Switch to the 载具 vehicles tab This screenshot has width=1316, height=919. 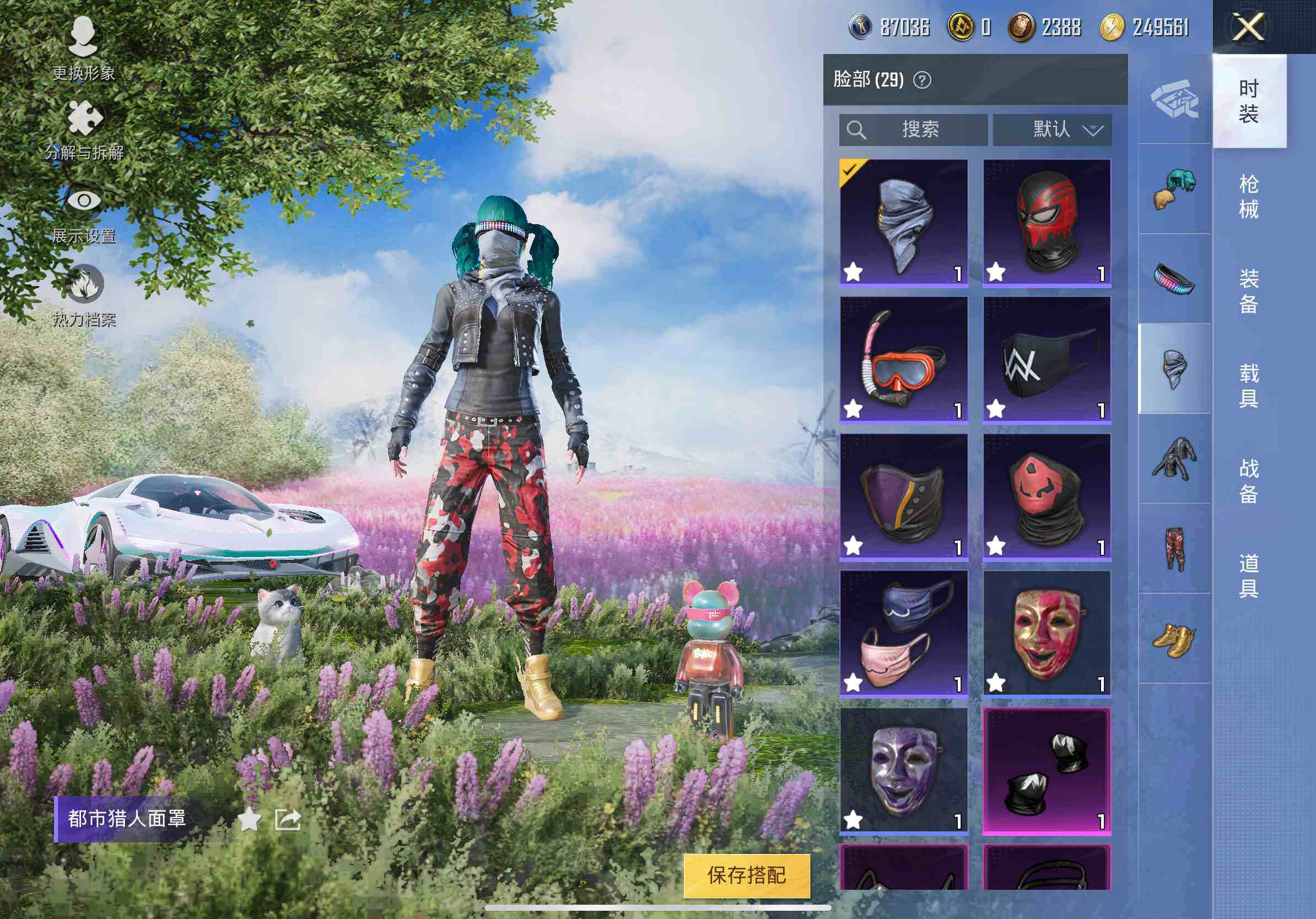click(1248, 386)
